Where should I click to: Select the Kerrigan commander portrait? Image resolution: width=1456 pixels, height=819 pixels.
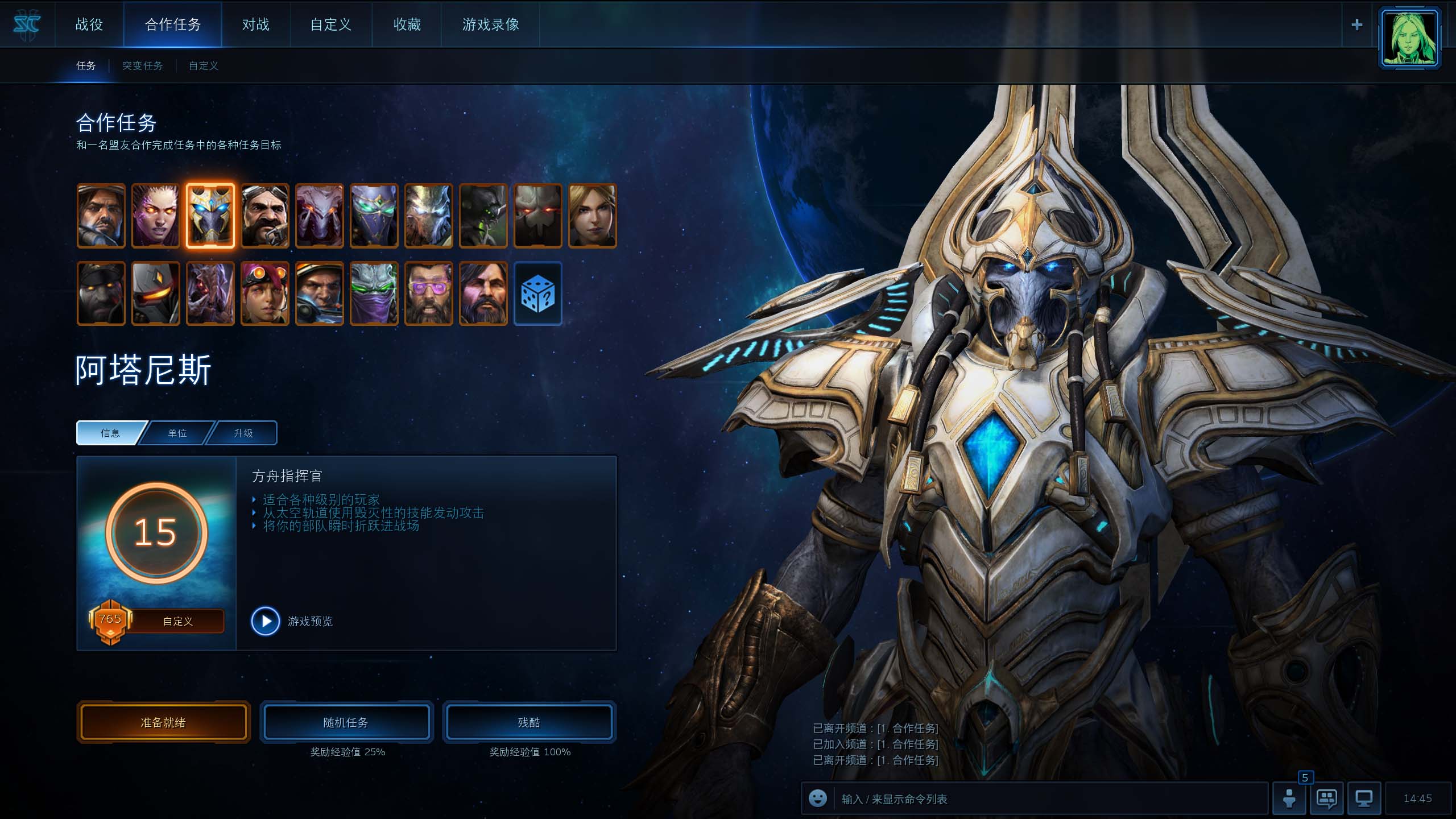pos(156,216)
